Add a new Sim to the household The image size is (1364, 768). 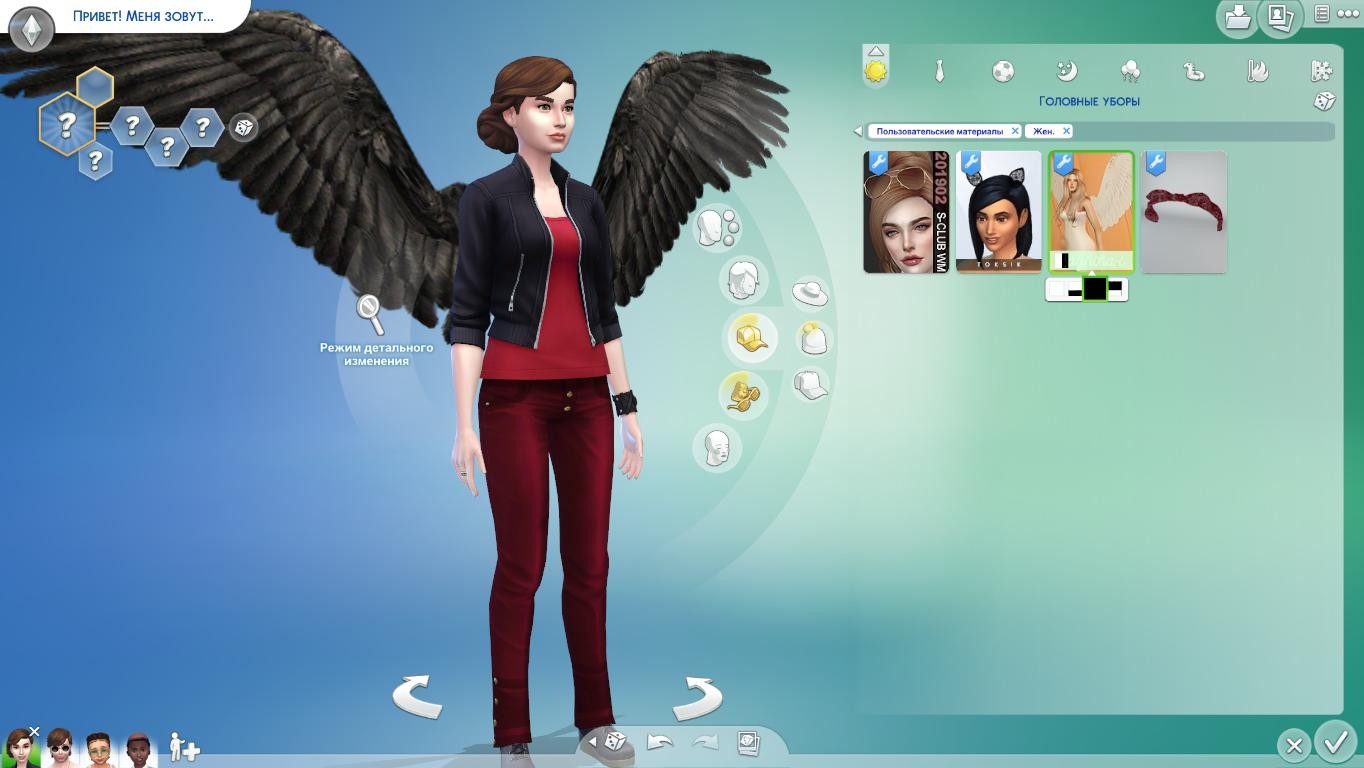(x=184, y=747)
